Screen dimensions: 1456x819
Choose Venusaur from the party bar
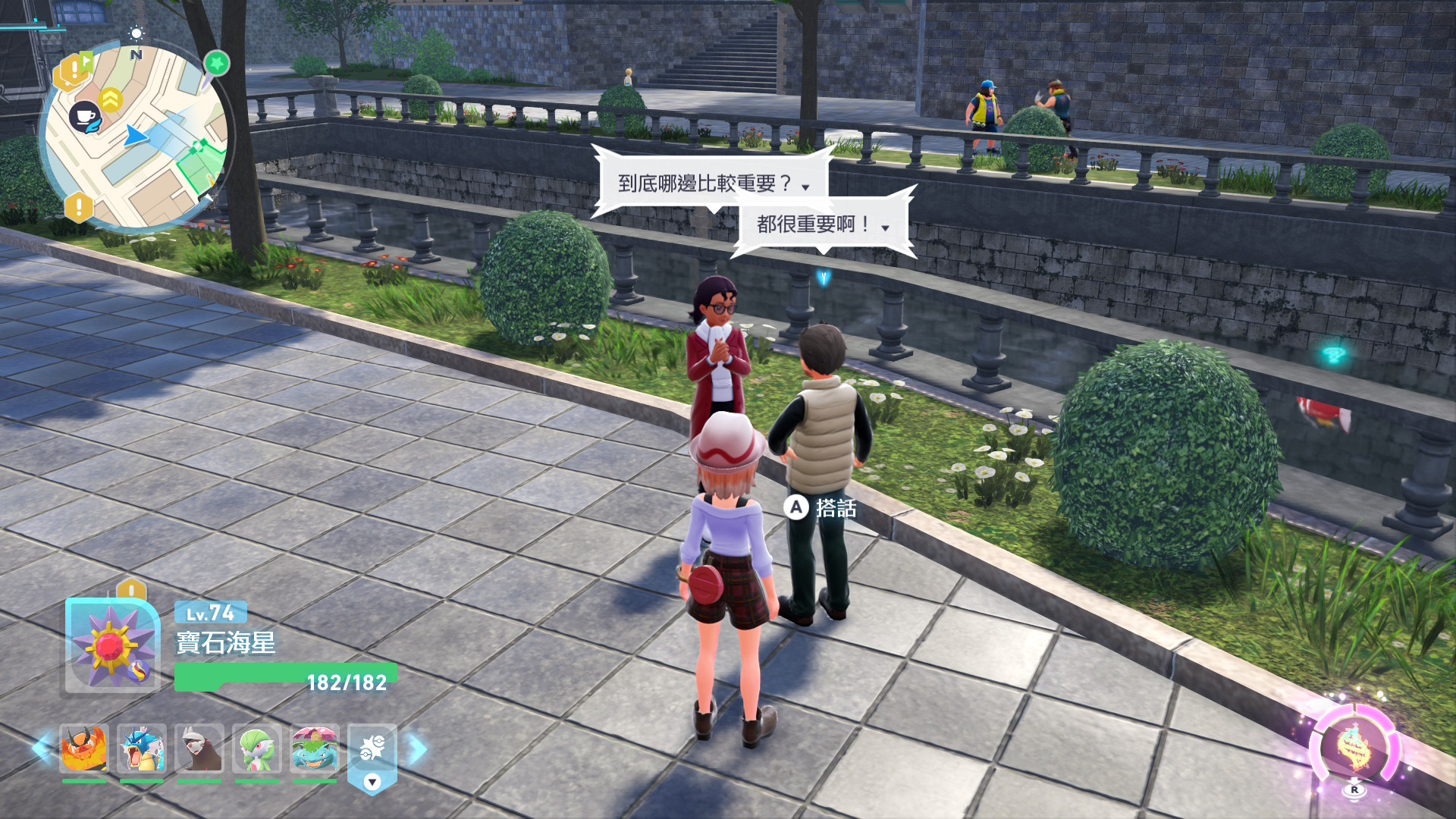tap(315, 748)
